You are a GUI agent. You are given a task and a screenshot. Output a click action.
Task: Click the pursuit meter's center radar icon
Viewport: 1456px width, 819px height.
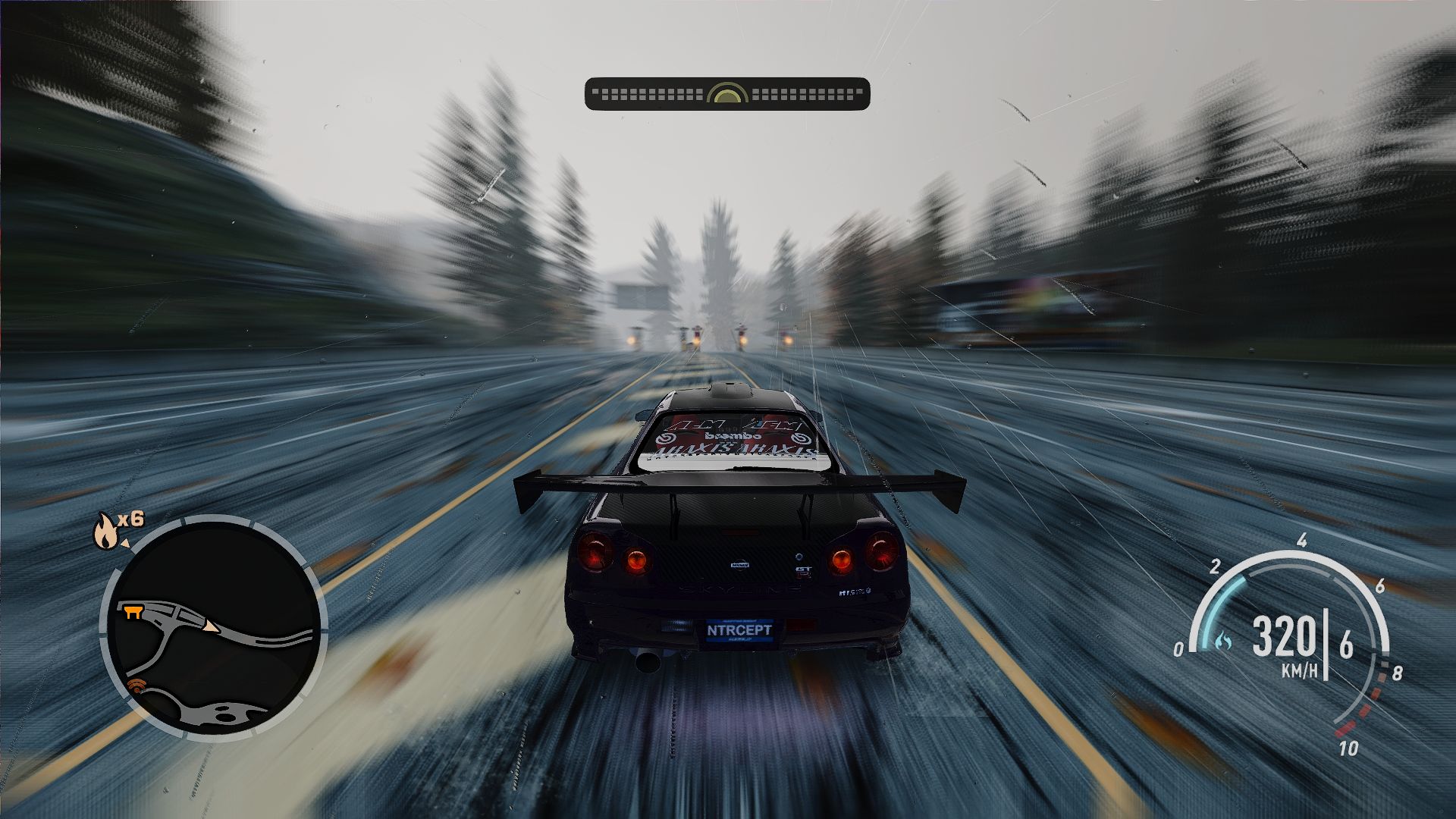pyautogui.click(x=727, y=95)
